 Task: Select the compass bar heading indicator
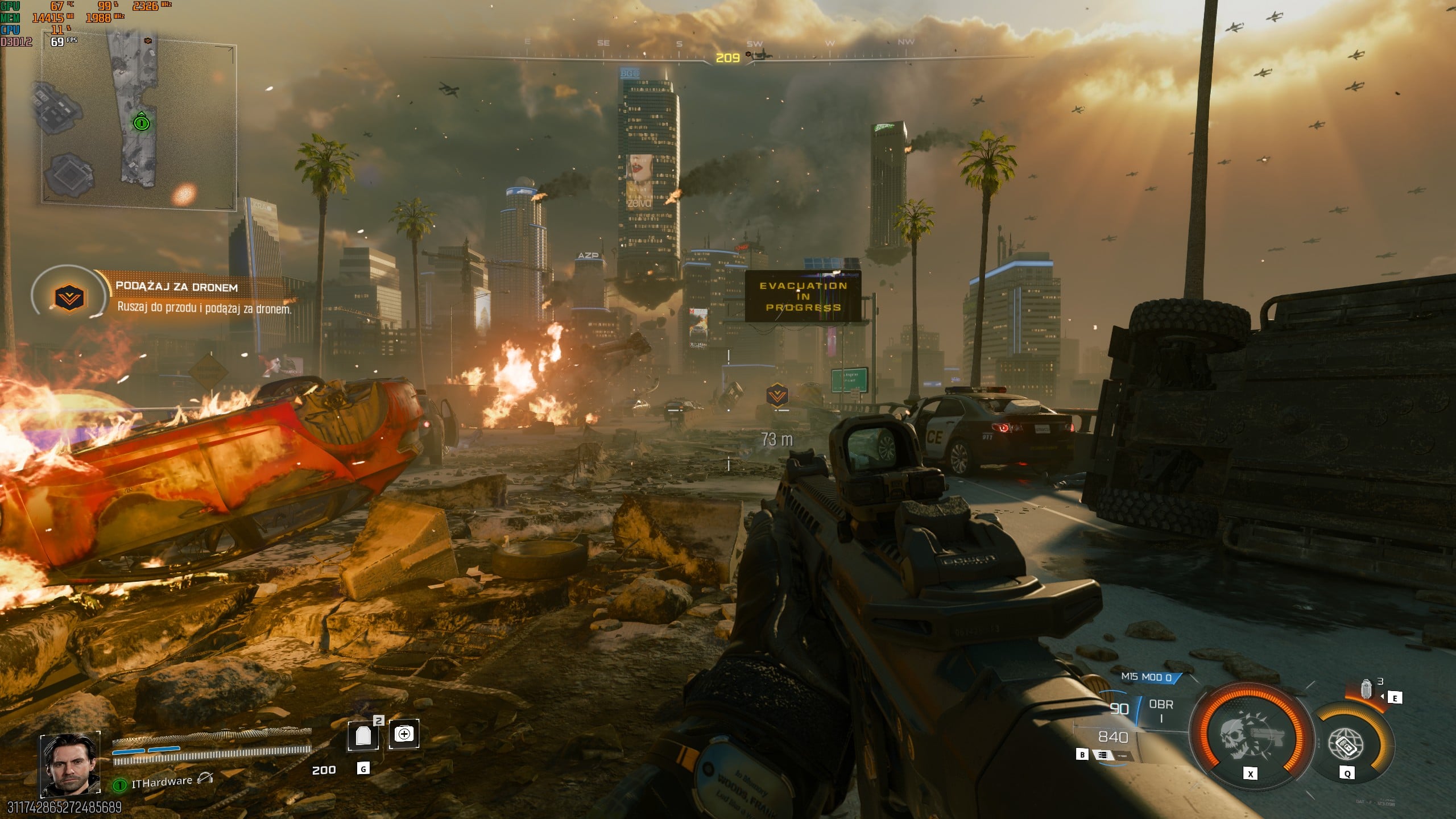pyautogui.click(x=727, y=58)
